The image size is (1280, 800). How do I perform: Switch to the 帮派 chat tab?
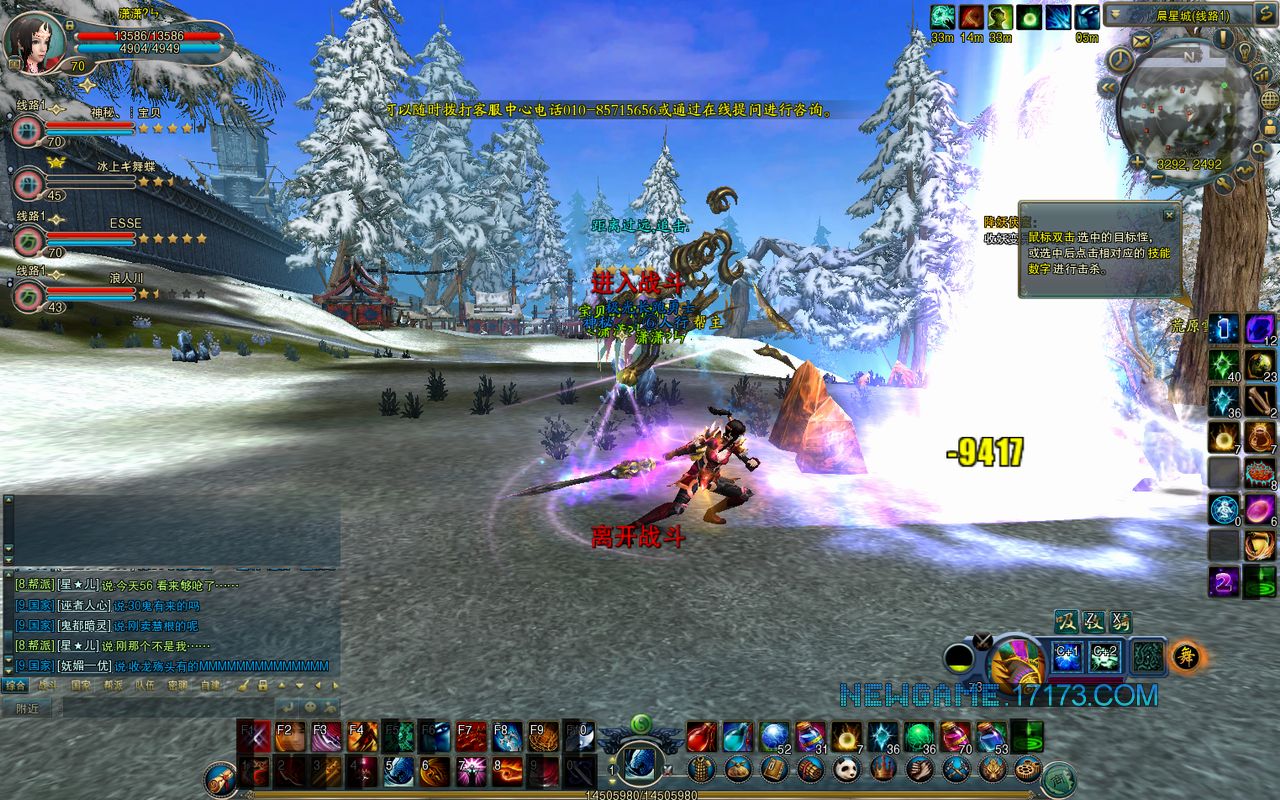click(x=112, y=686)
